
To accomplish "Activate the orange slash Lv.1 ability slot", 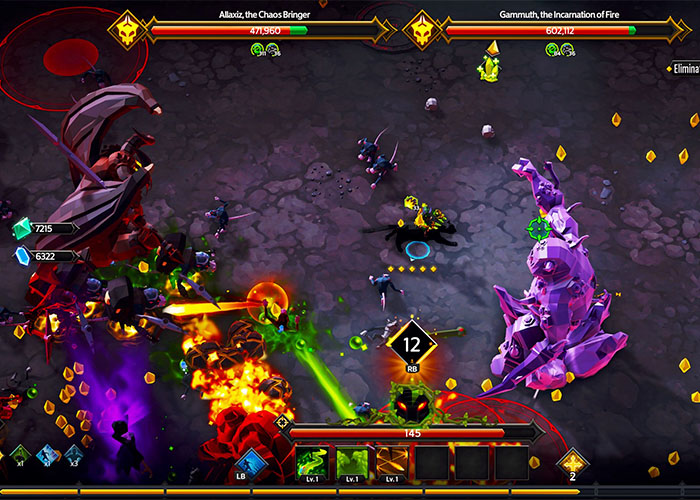I will (391, 463).
